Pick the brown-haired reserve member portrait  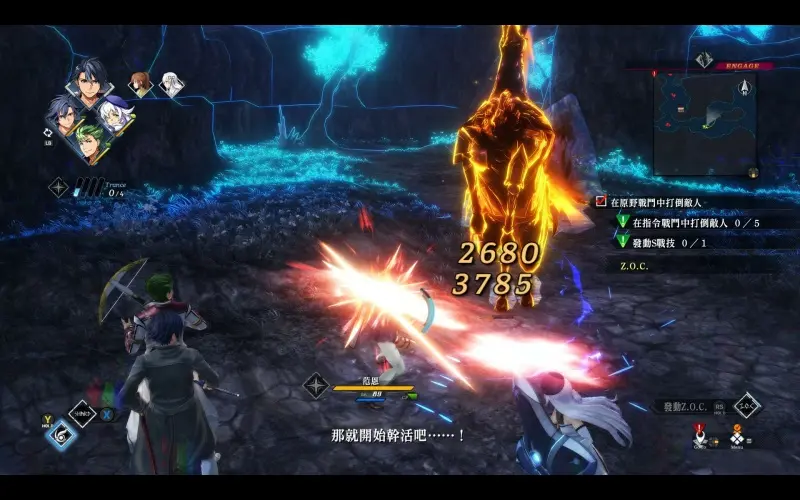click(141, 84)
